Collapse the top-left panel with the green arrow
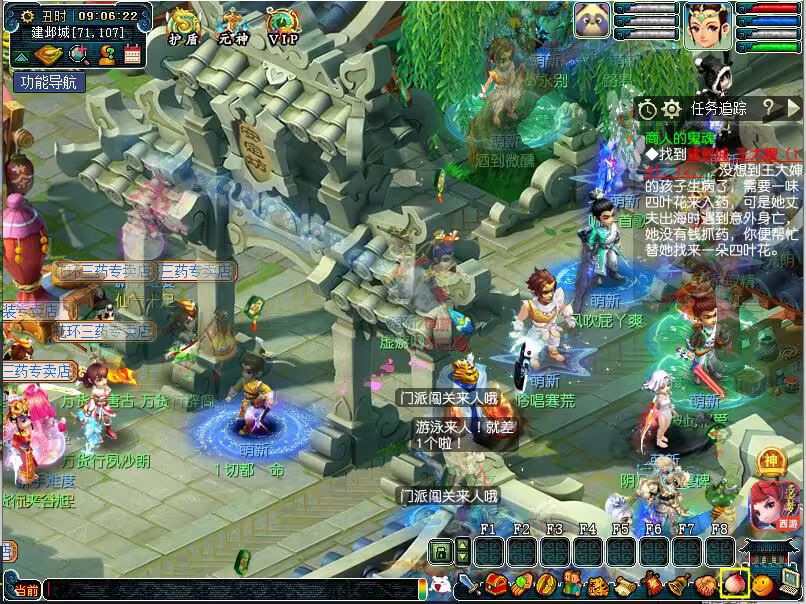The width and height of the screenshot is (806, 604). 20,57
